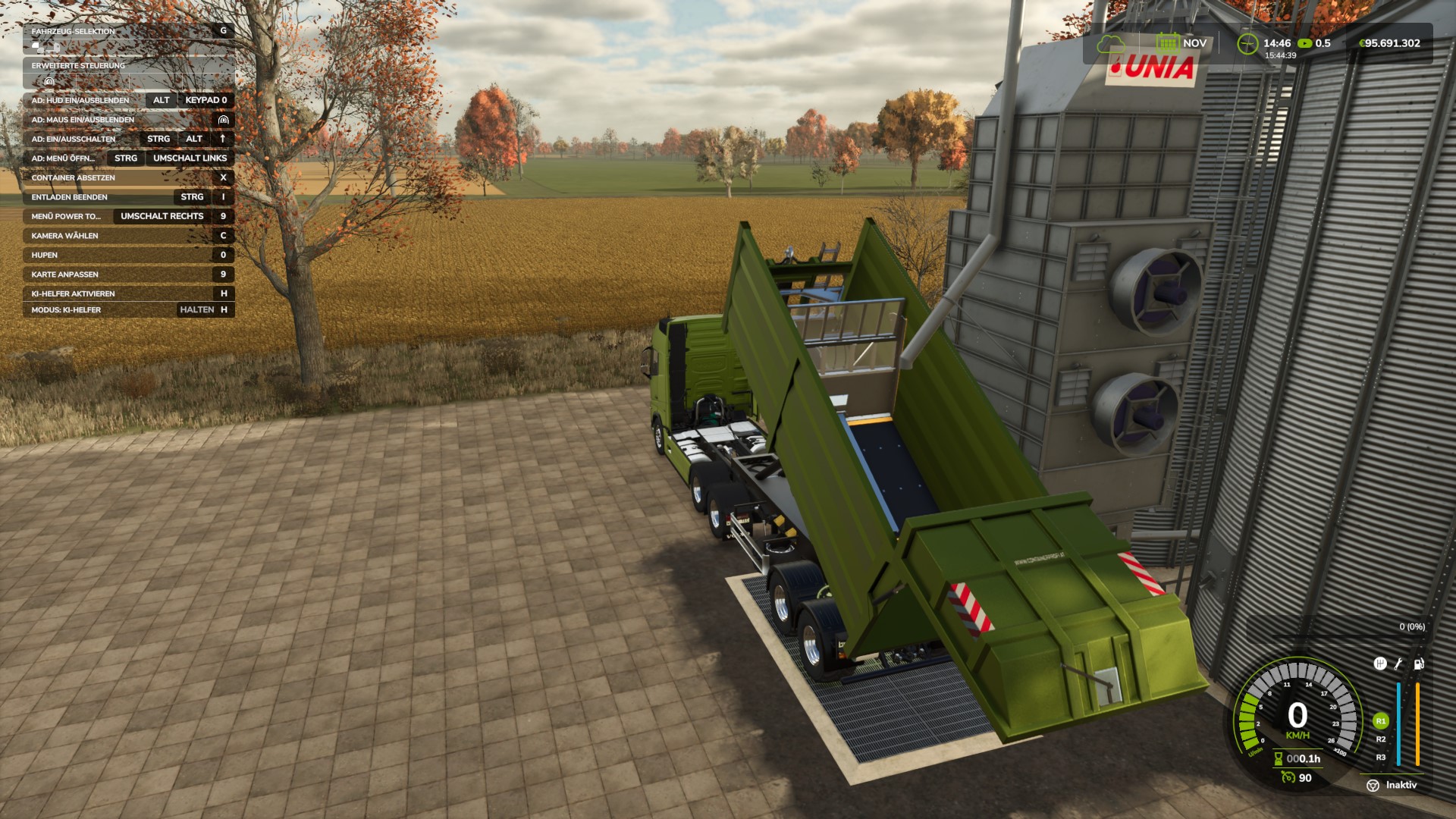This screenshot has height=819, width=1456.
Task: Select the wrench damage icon
Action: coord(1399,664)
